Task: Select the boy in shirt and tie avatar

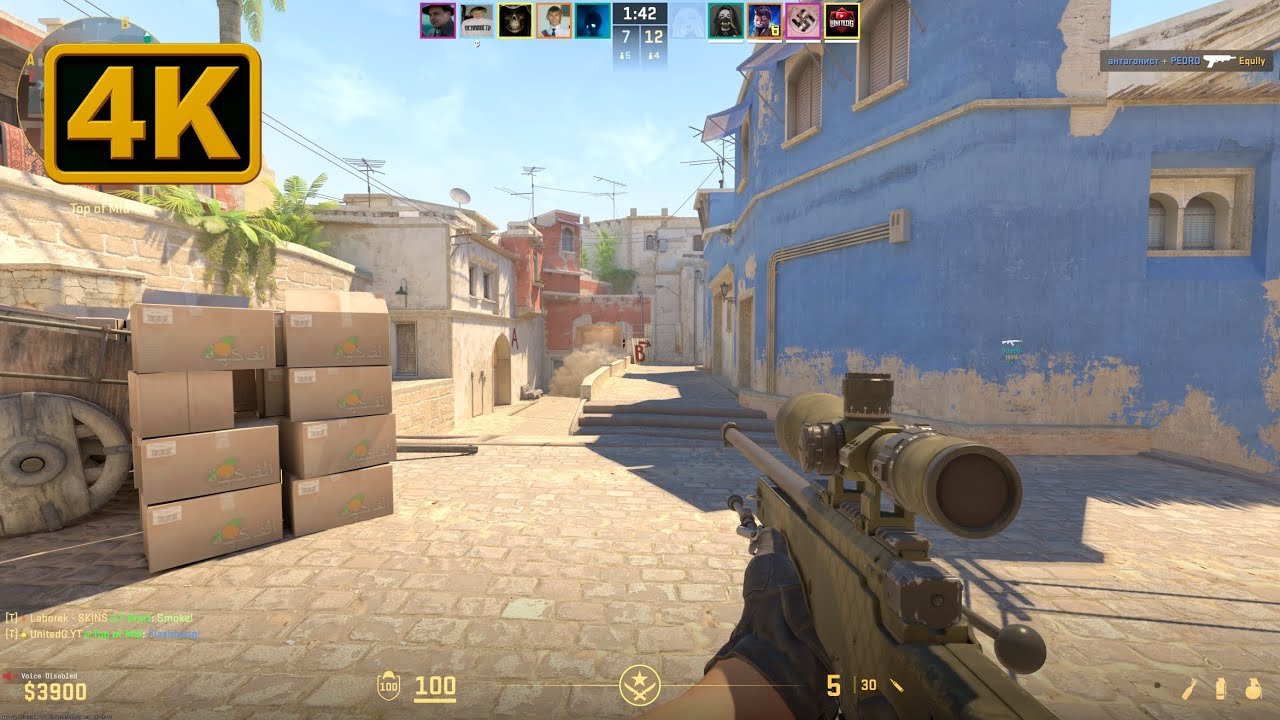Action: click(554, 21)
